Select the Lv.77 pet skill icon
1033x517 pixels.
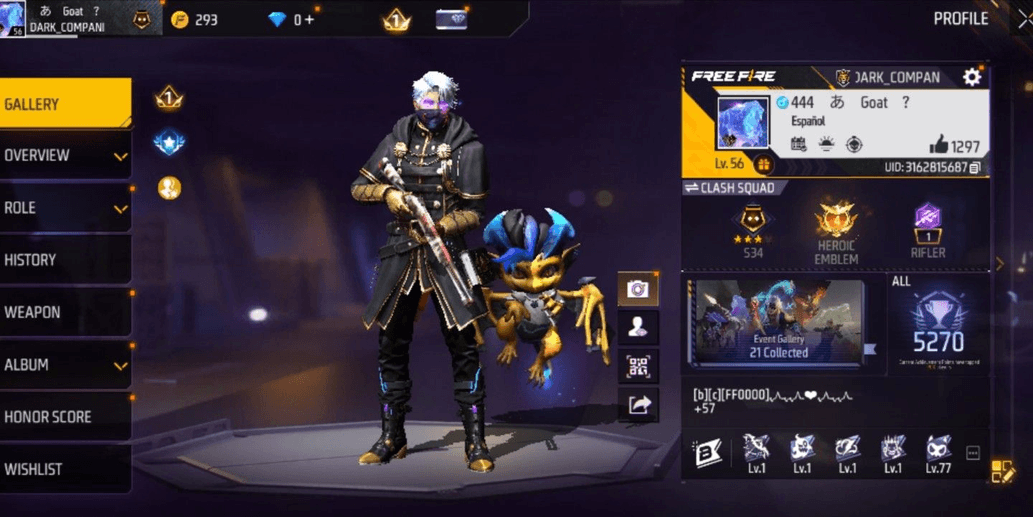tap(938, 452)
